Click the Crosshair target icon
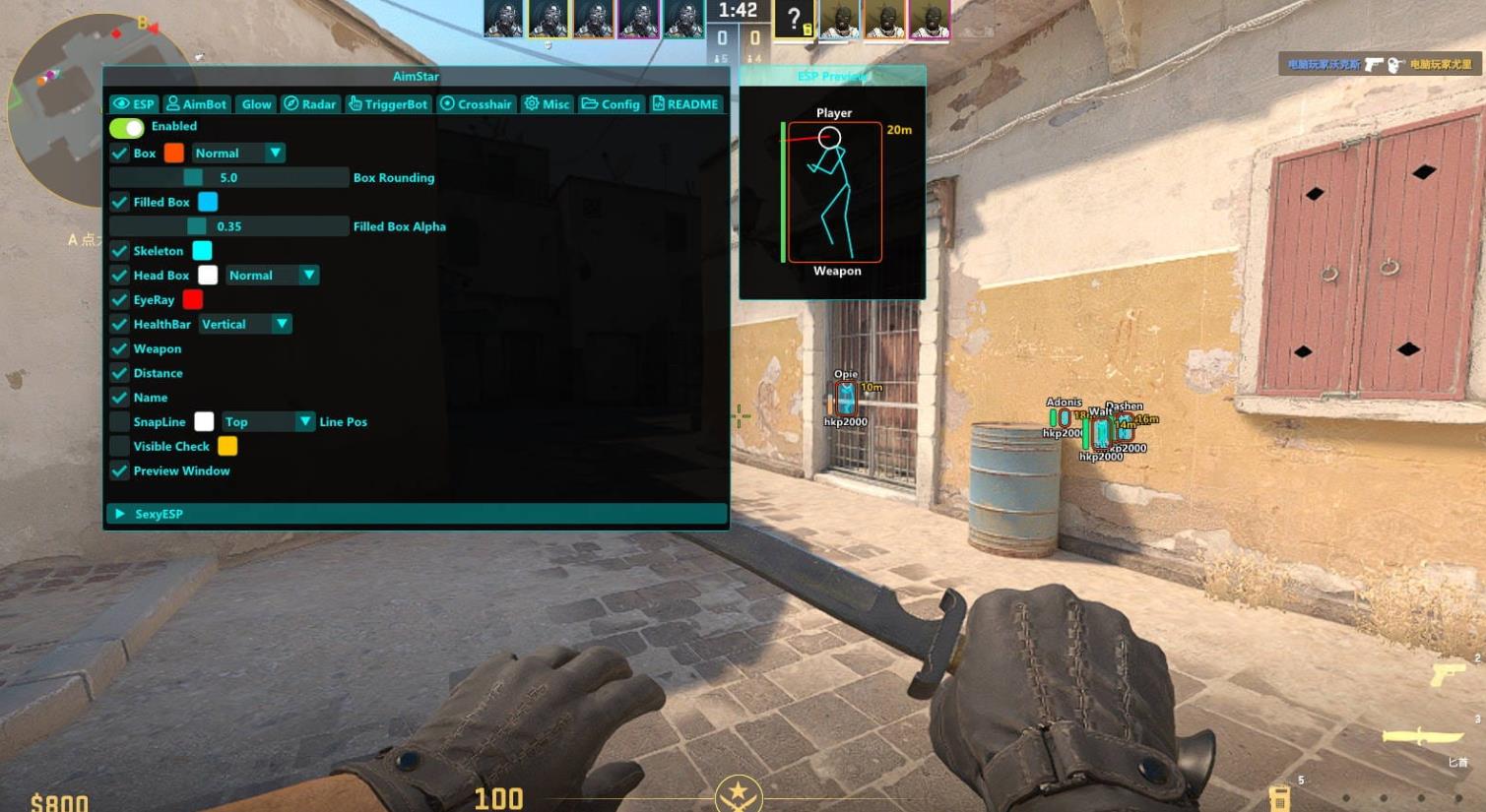 tap(447, 103)
